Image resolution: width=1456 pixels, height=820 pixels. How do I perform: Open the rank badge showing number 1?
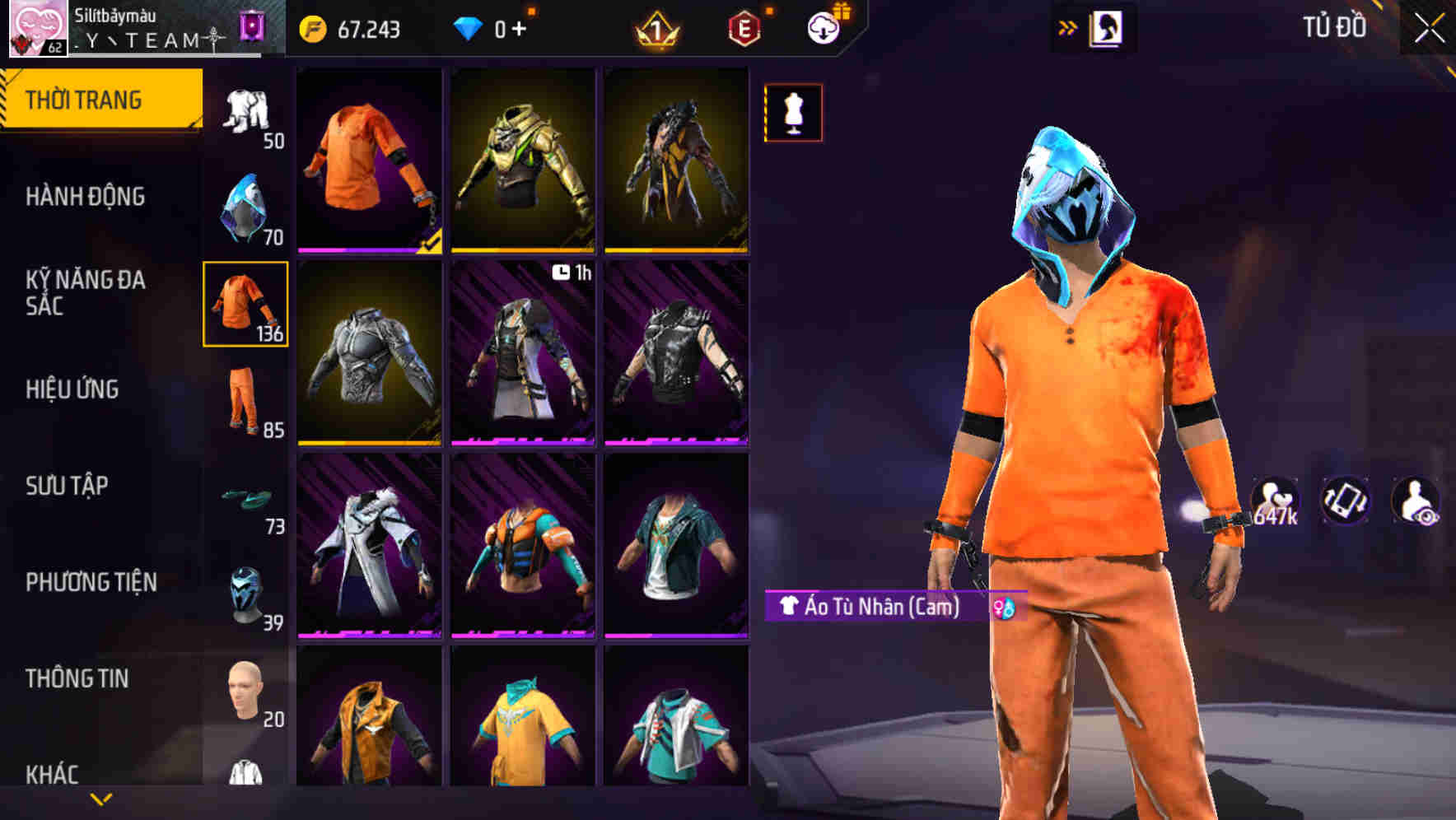[655, 30]
